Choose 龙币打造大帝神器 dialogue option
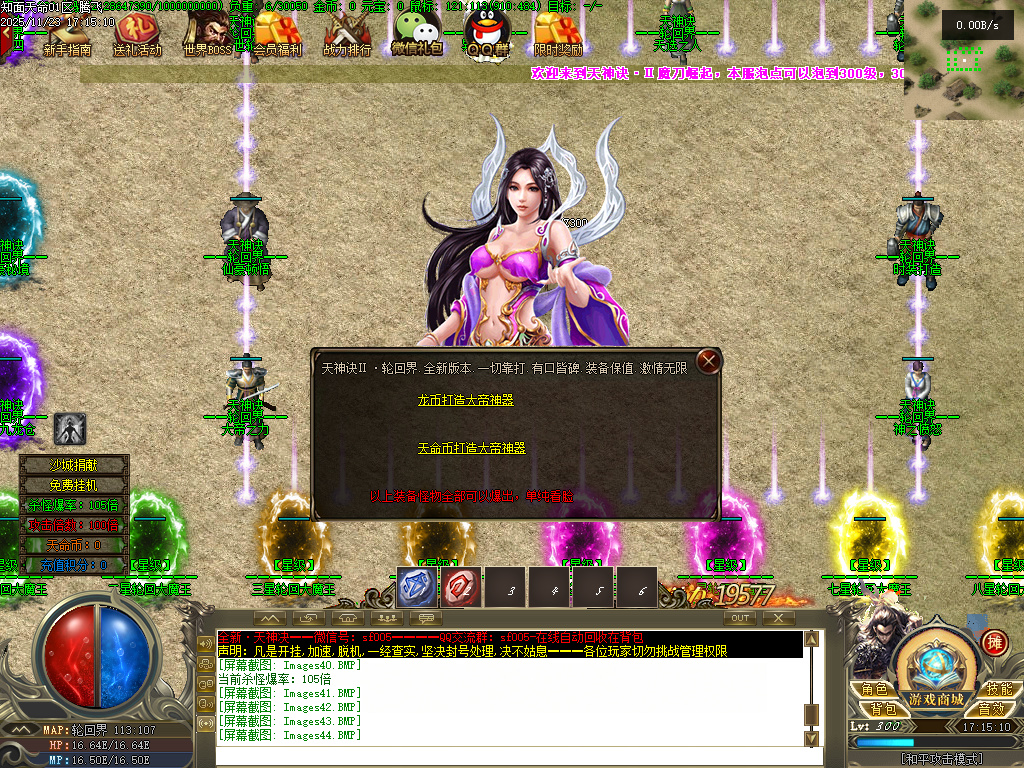This screenshot has width=1024, height=768. click(x=465, y=400)
